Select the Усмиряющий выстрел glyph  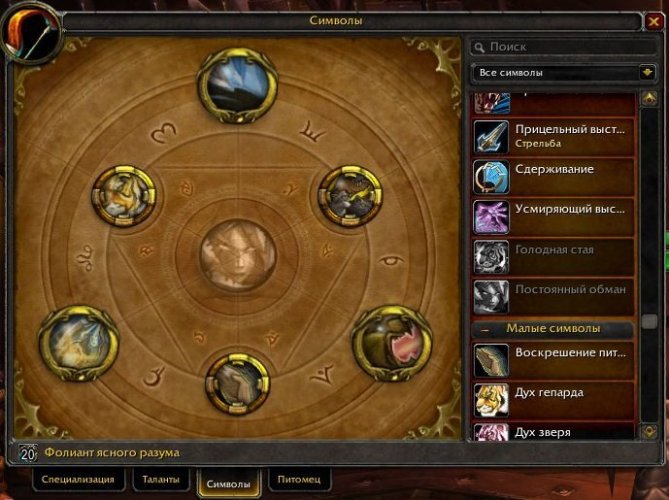(553, 216)
